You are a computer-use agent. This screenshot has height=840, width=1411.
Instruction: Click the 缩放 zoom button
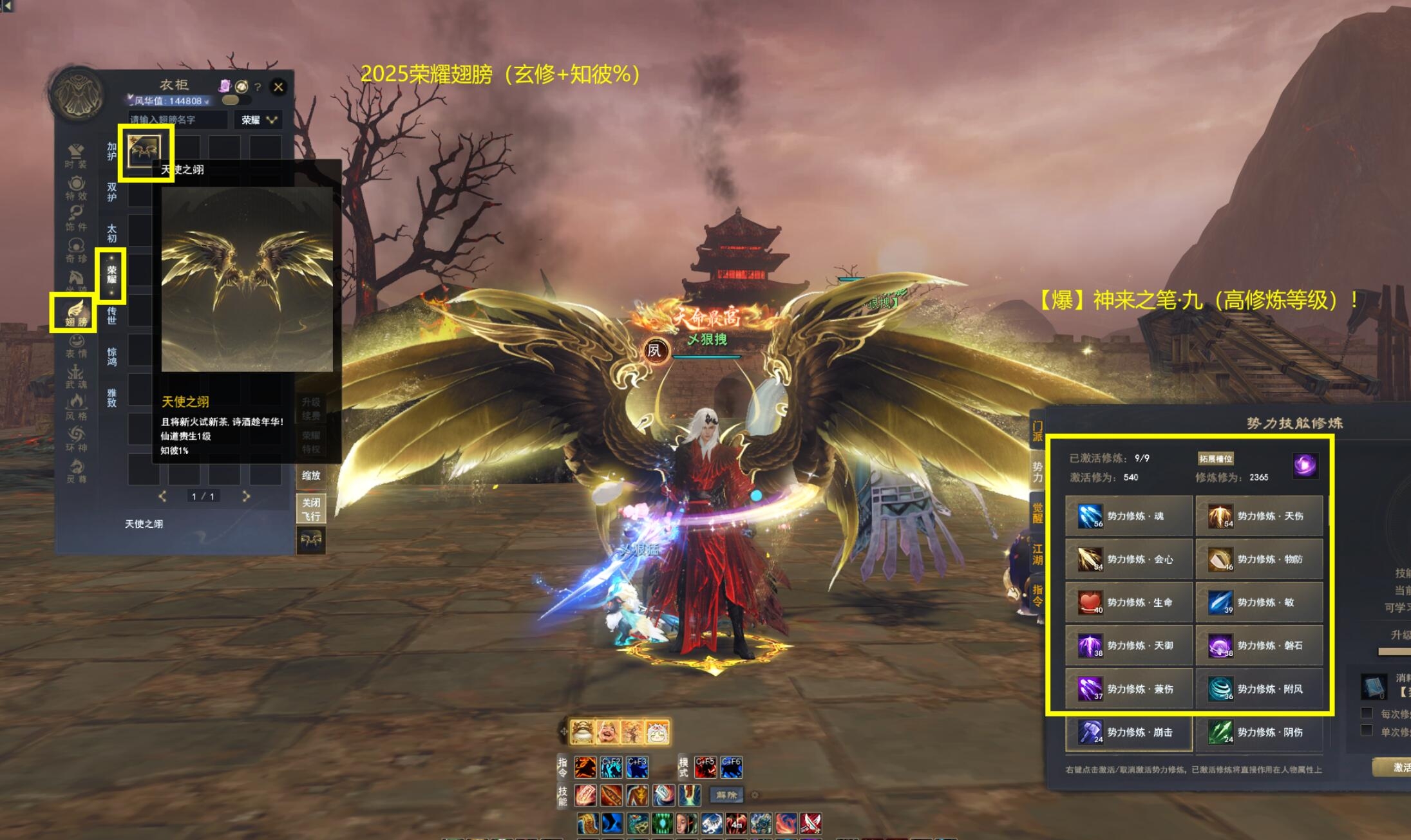(x=310, y=476)
